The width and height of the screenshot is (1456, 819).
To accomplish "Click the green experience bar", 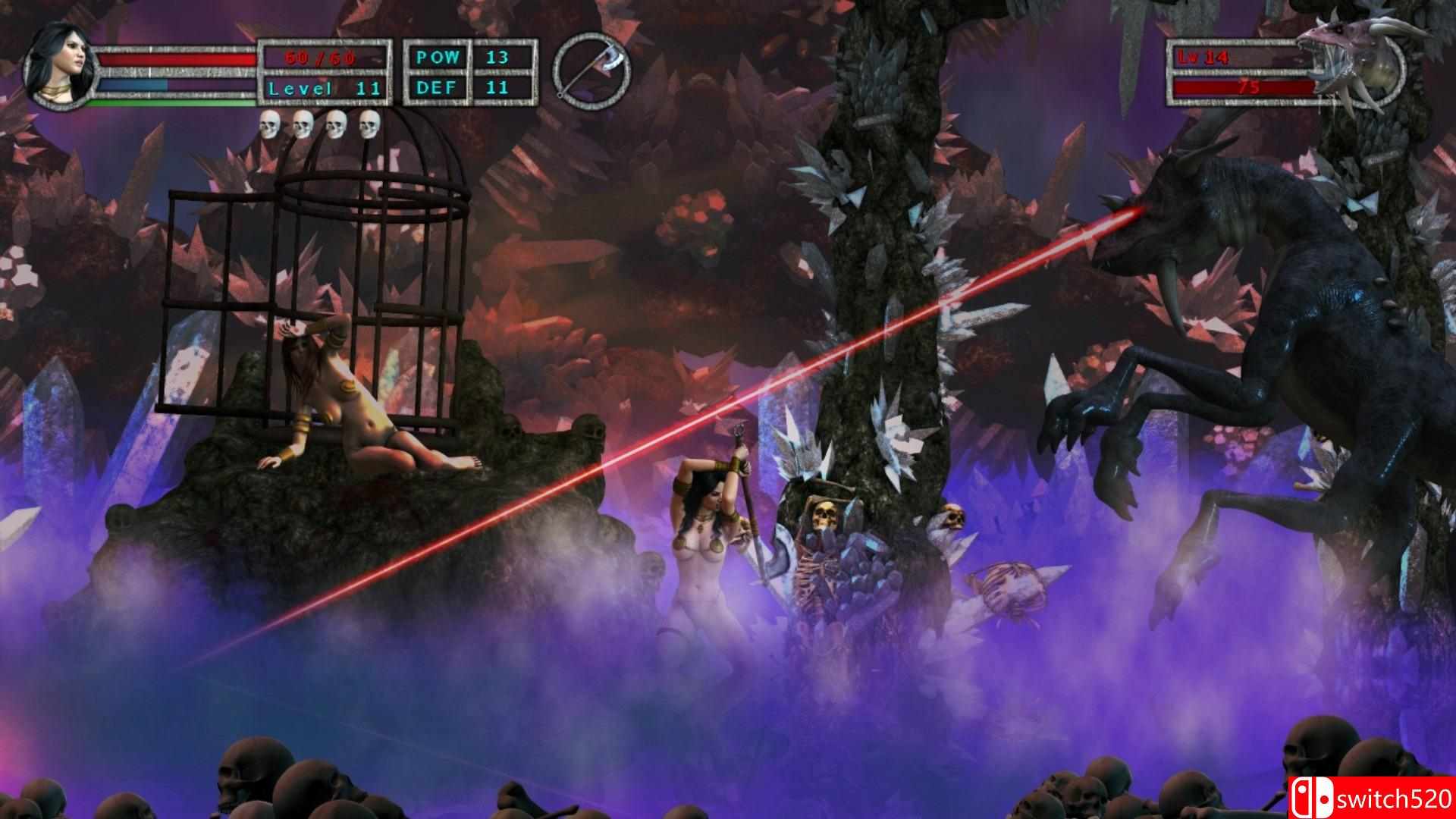I will click(x=178, y=101).
